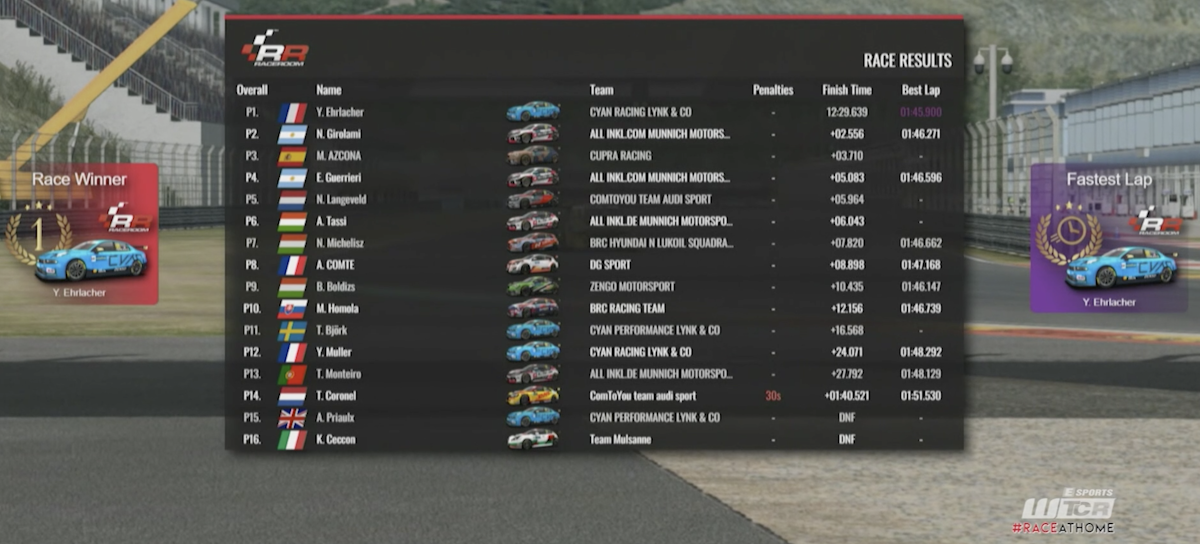1200x544 pixels.
Task: Open the Race Winner card
Action: point(80,234)
